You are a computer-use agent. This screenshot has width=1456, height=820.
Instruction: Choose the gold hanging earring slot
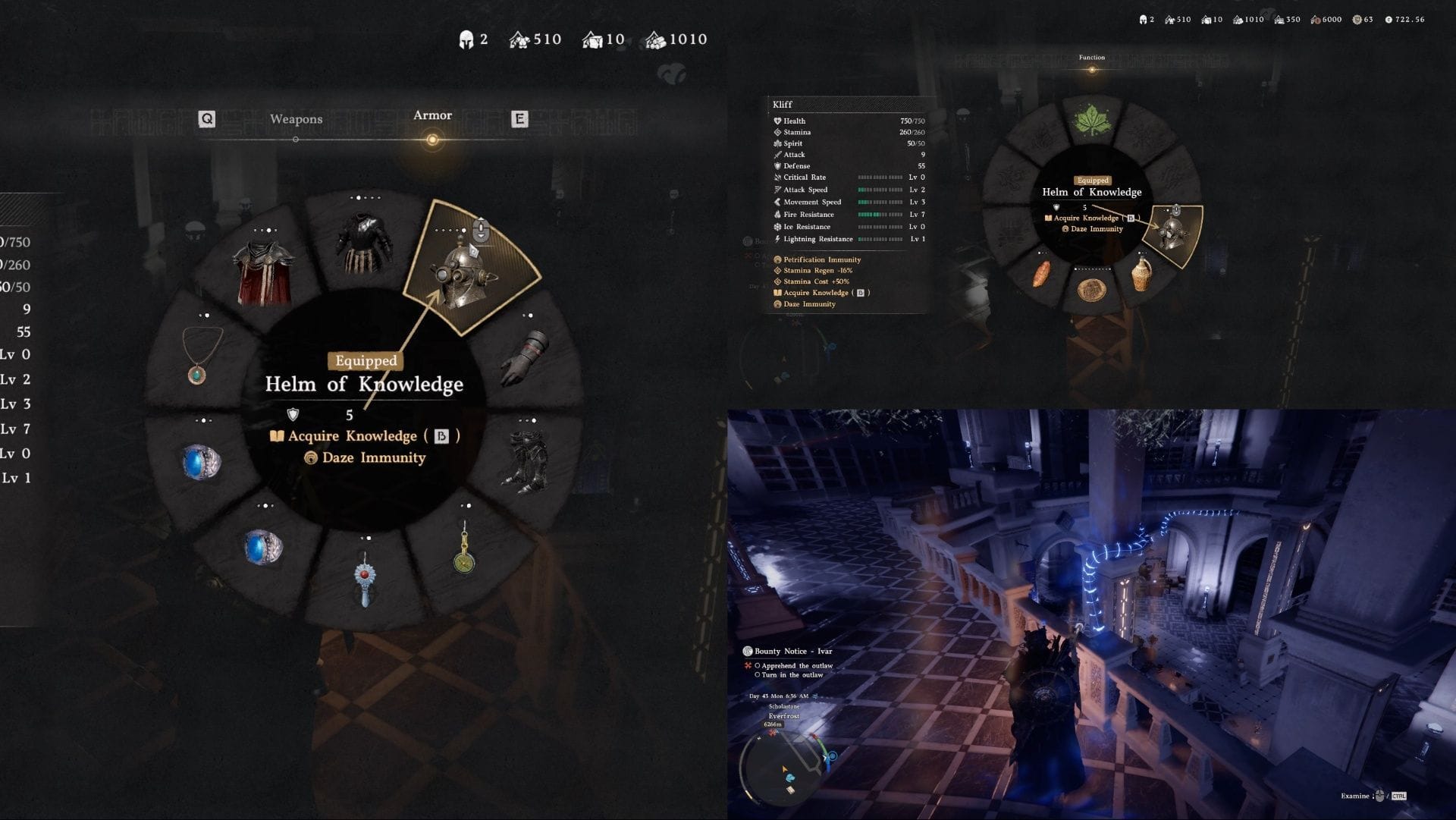pos(463,549)
